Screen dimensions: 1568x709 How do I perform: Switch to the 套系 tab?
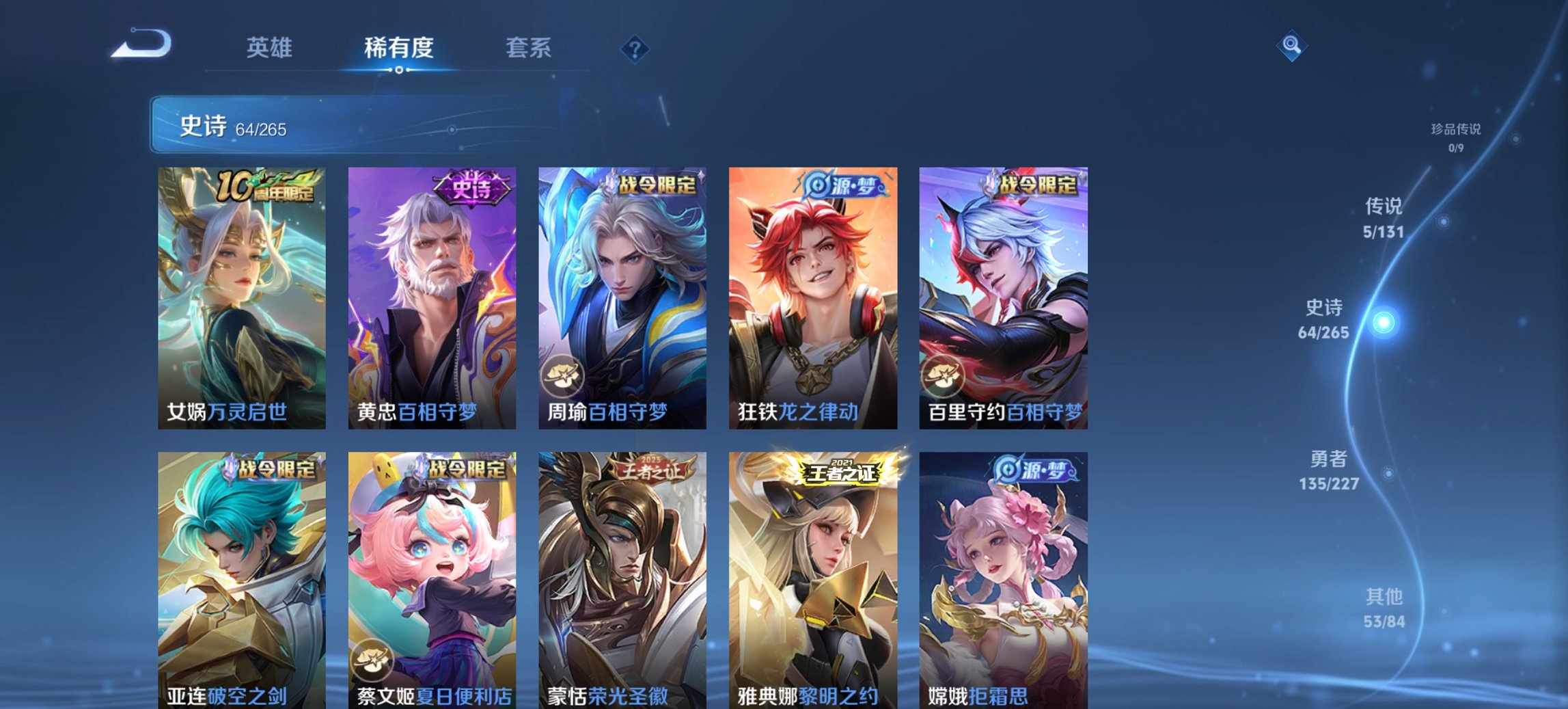(x=529, y=47)
